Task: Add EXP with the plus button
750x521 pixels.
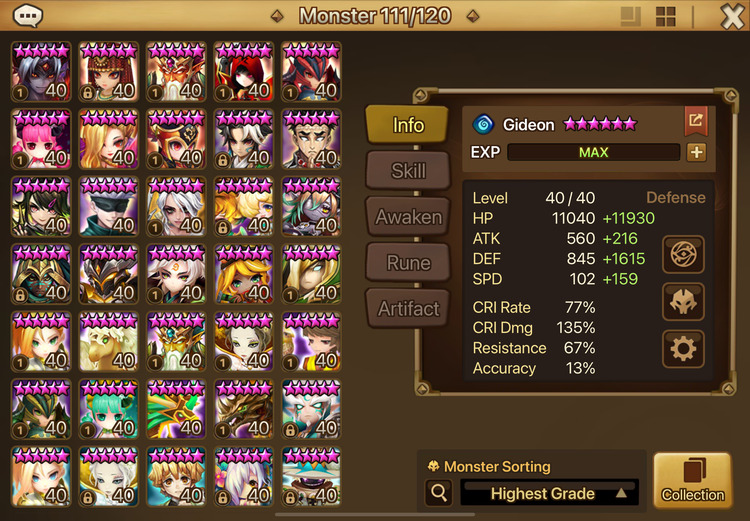Action: point(696,153)
